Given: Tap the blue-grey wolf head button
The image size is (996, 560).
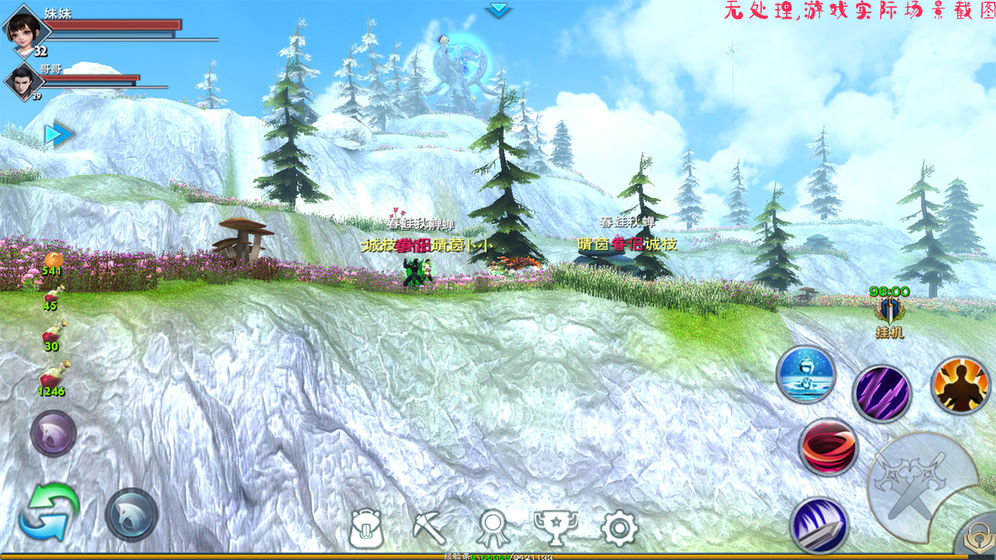Looking at the screenshot, I should 131,514.
